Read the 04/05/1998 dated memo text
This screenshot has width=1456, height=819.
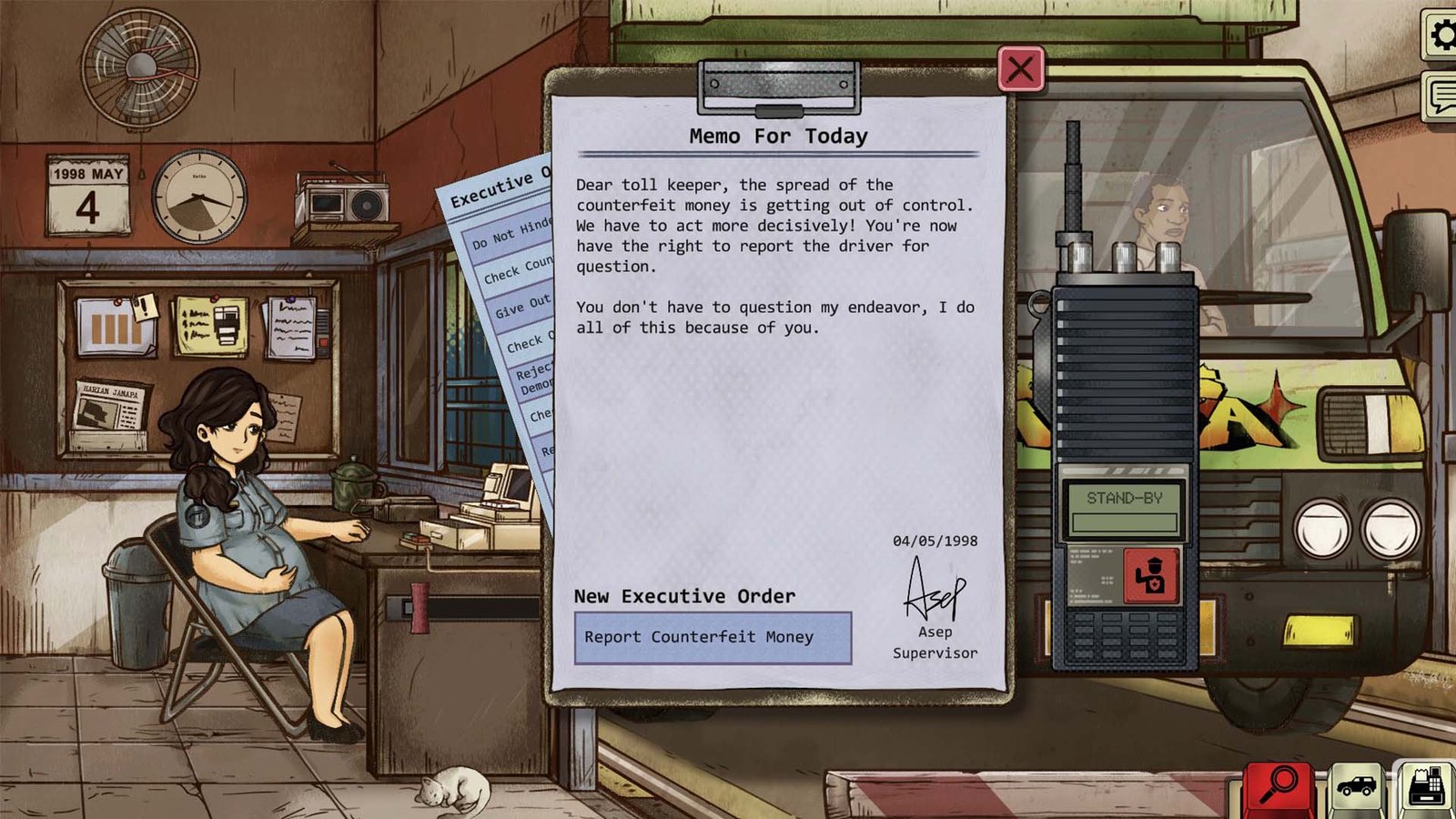(935, 541)
